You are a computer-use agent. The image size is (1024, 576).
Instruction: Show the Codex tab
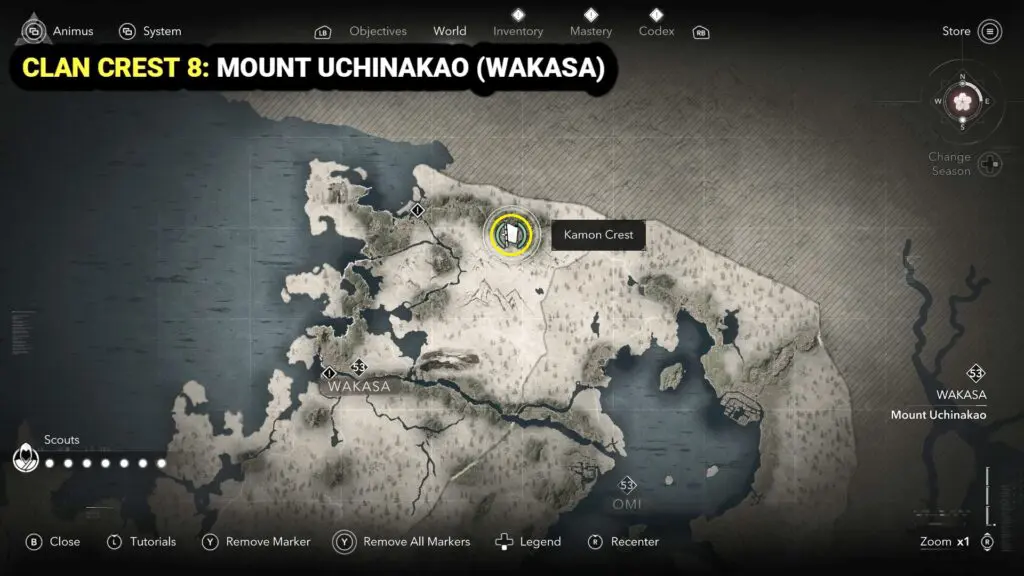pos(657,31)
